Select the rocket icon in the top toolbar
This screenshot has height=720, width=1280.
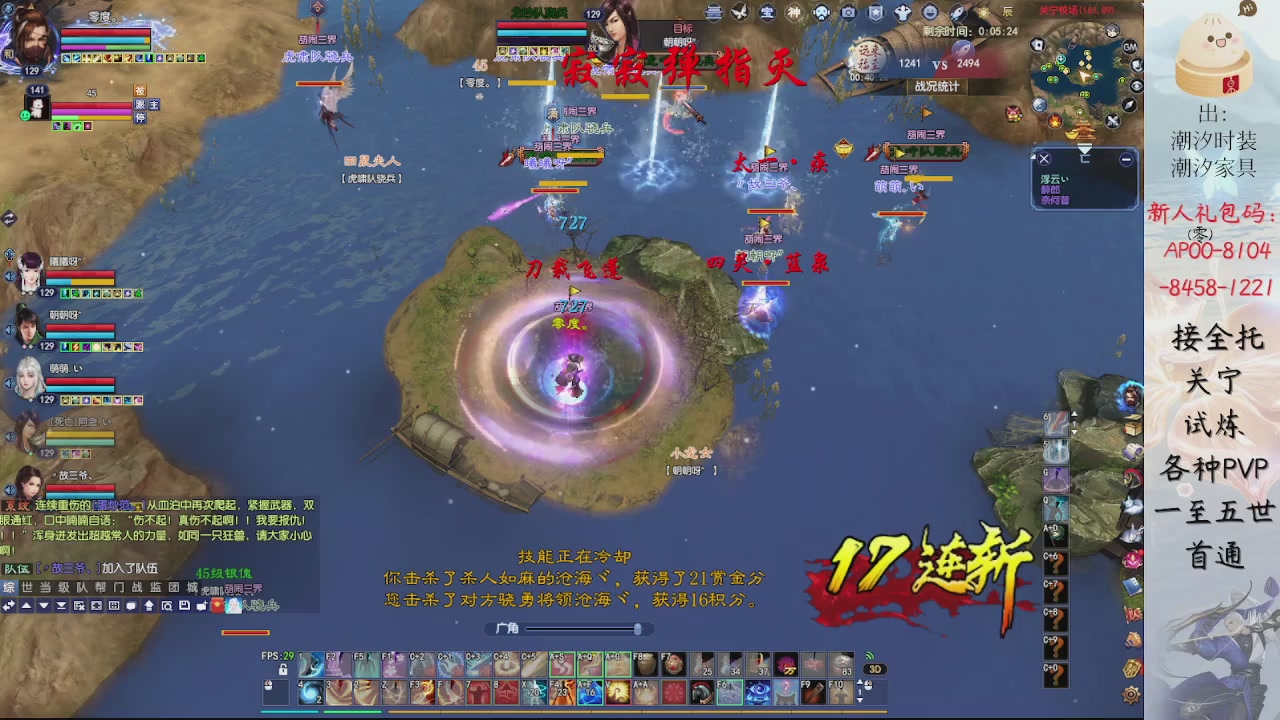[957, 12]
